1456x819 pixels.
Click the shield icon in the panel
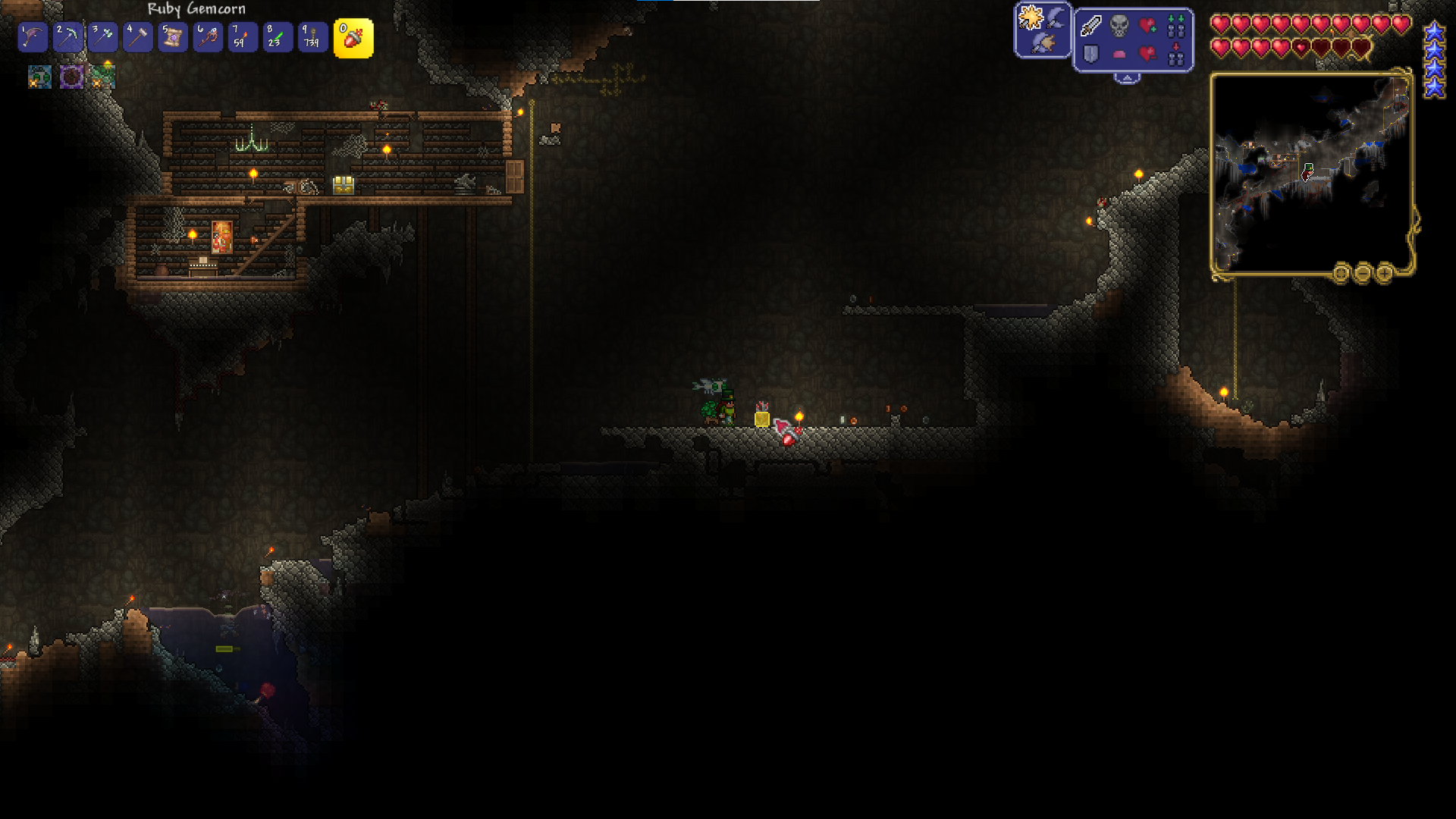point(1091,54)
